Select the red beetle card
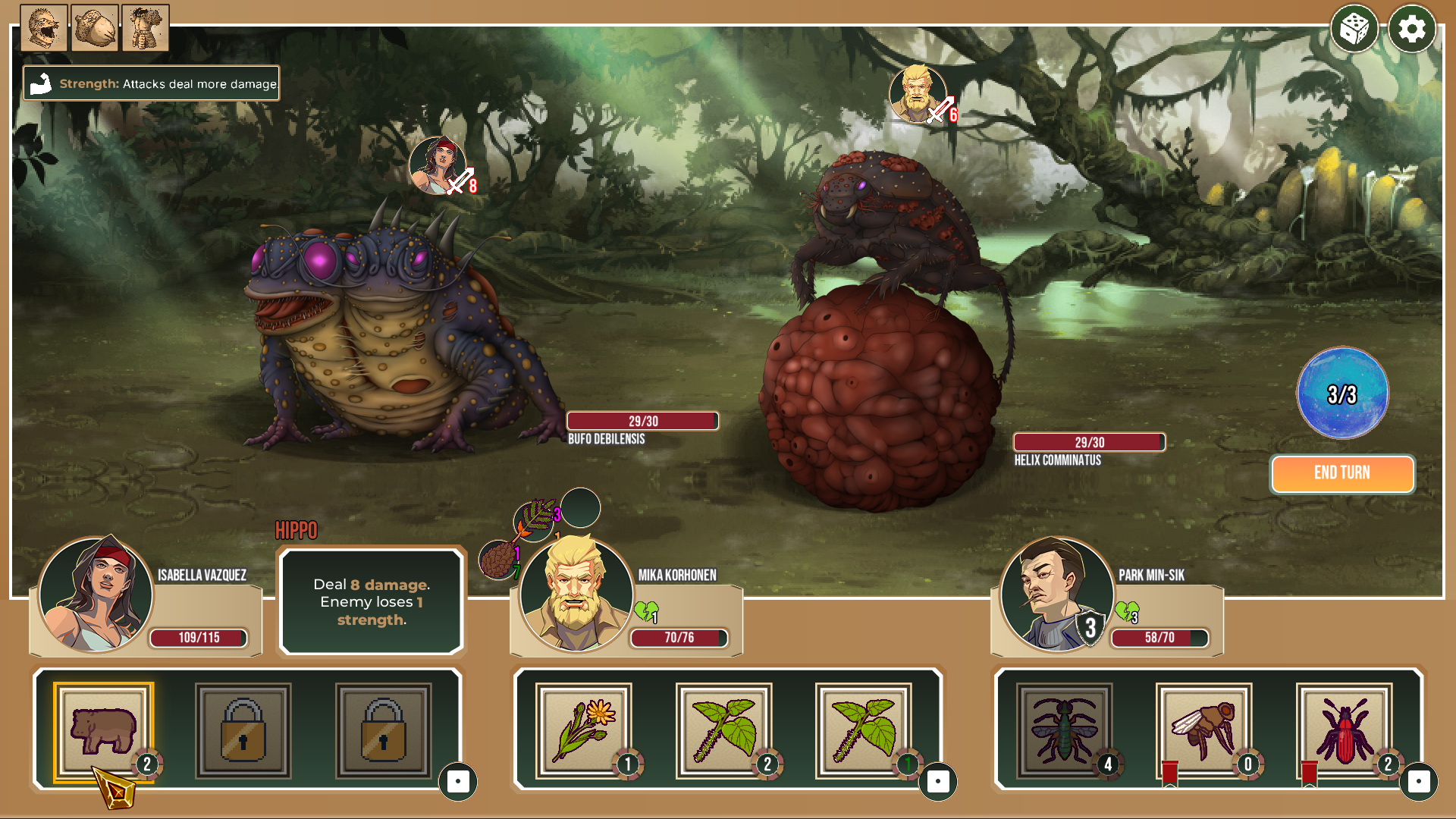The width and height of the screenshot is (1456, 819). [x=1344, y=731]
